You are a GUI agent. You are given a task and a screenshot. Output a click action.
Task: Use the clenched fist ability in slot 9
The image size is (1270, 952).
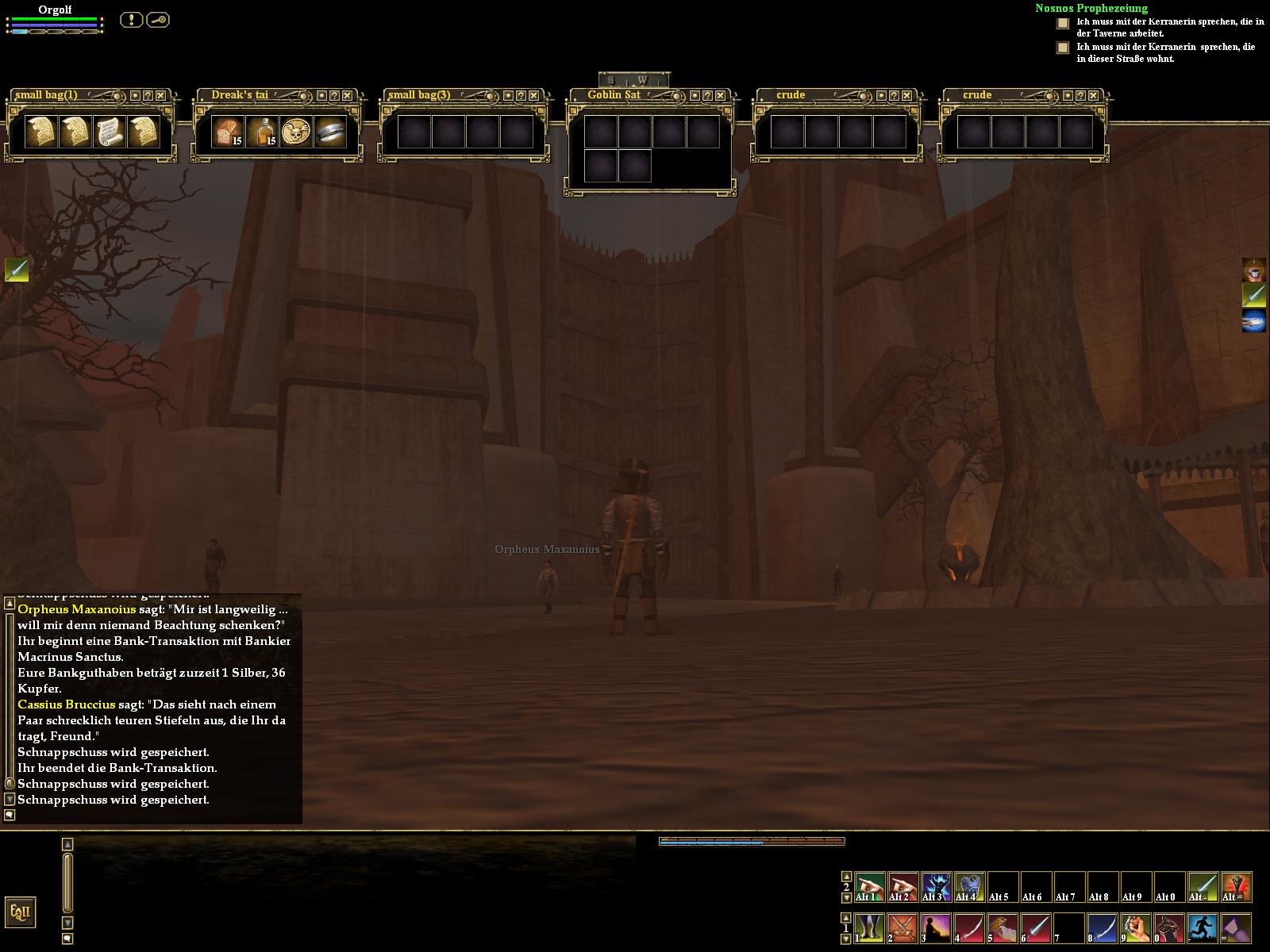pyautogui.click(x=1136, y=927)
